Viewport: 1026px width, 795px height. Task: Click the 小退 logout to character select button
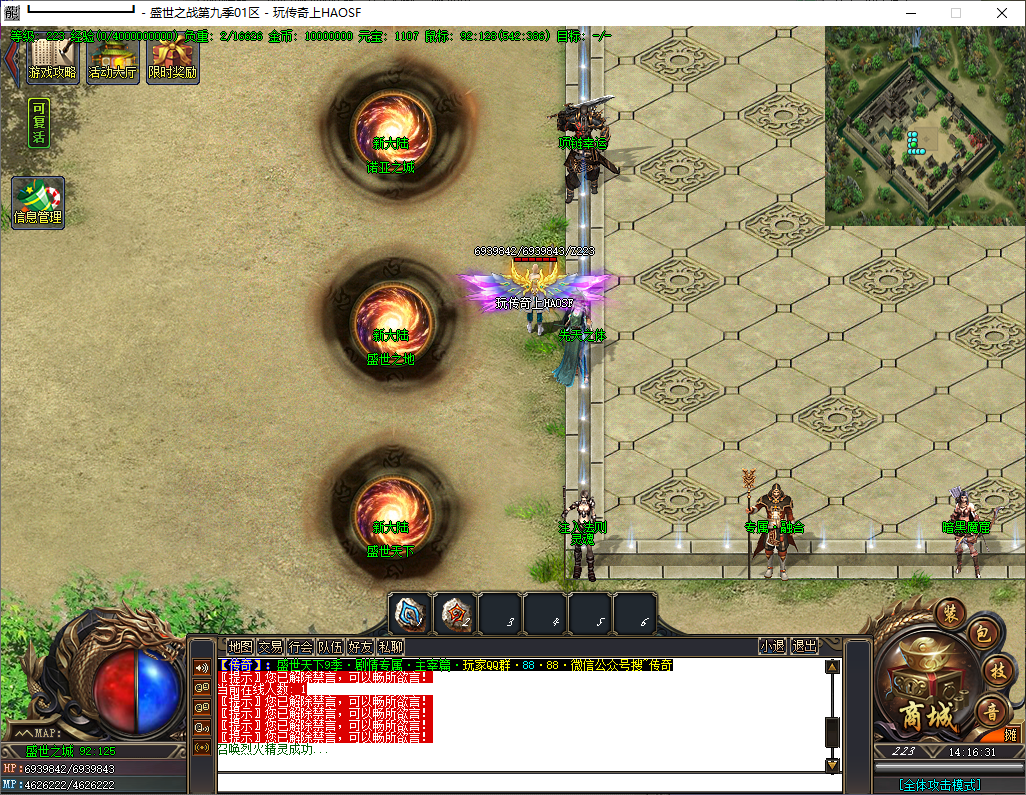coord(772,647)
